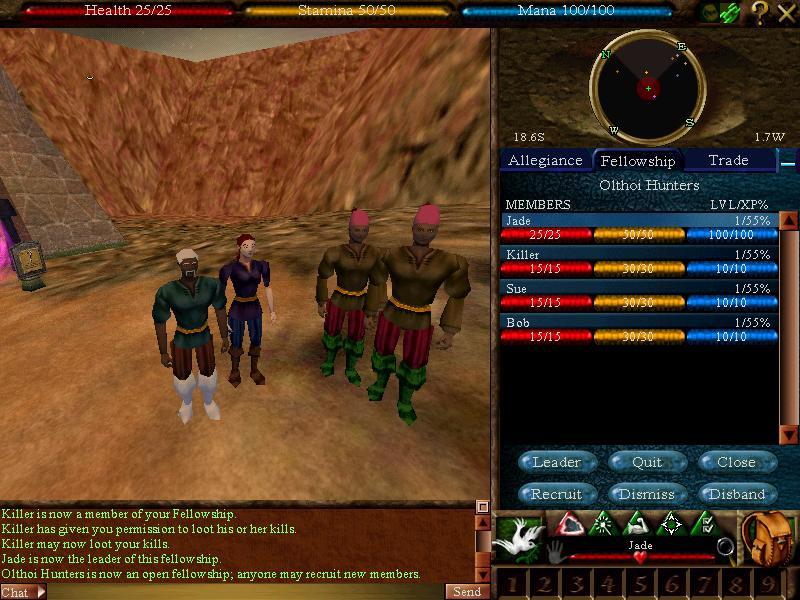Dismiss a member with the Dismiss button
800x600 pixels.
[647, 494]
